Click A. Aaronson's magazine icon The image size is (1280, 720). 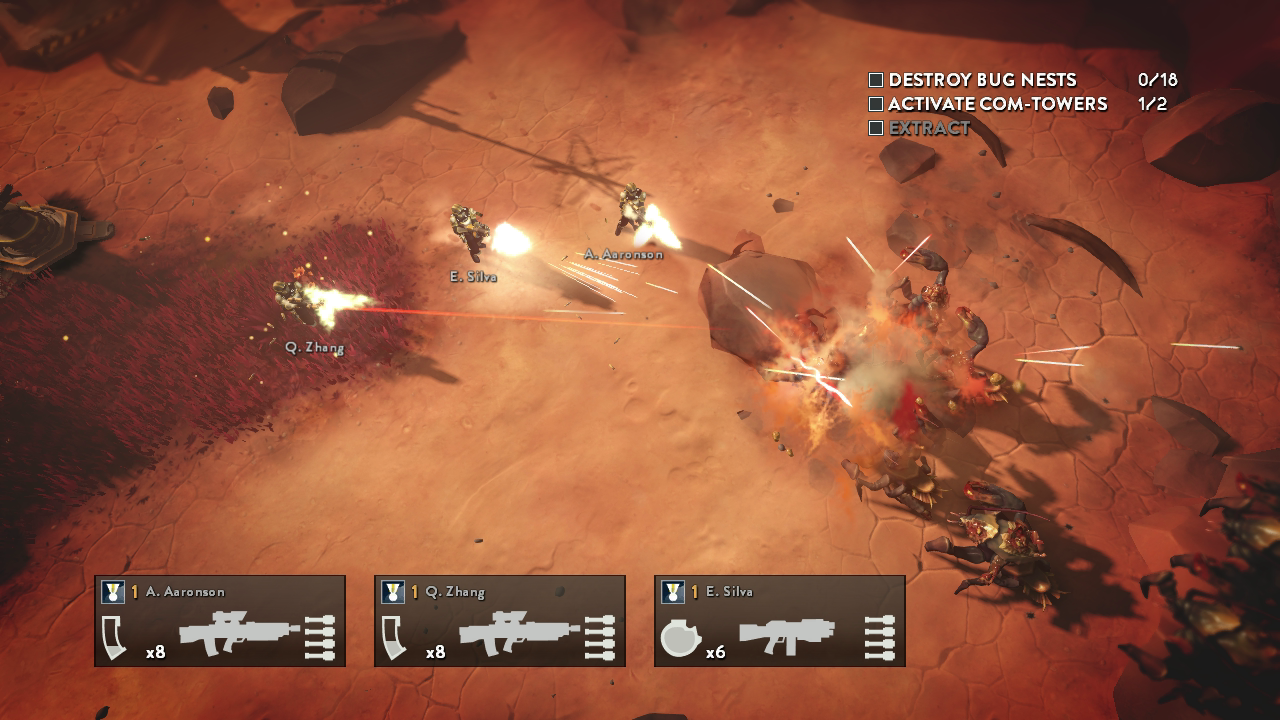pyautogui.click(x=116, y=637)
